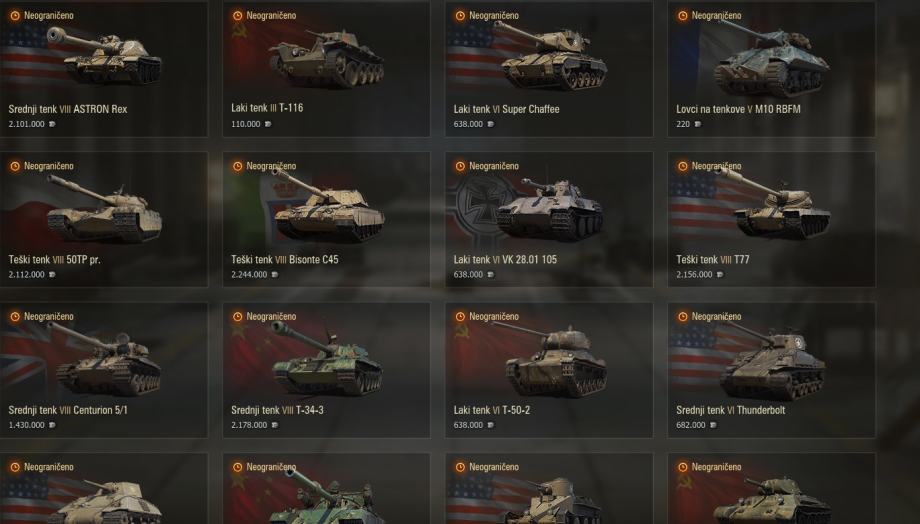The height and width of the screenshot is (524, 920).
Task: Select the Centurion 5/1 medium tank
Action: (x=104, y=370)
